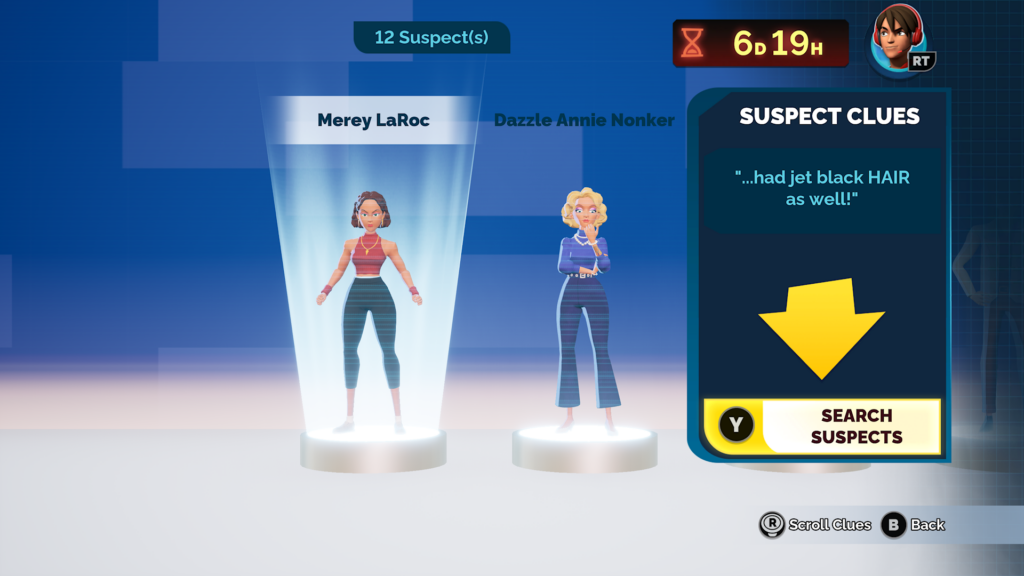Click the jet black hair clue box
This screenshot has height=576, width=1024.
tap(822, 188)
